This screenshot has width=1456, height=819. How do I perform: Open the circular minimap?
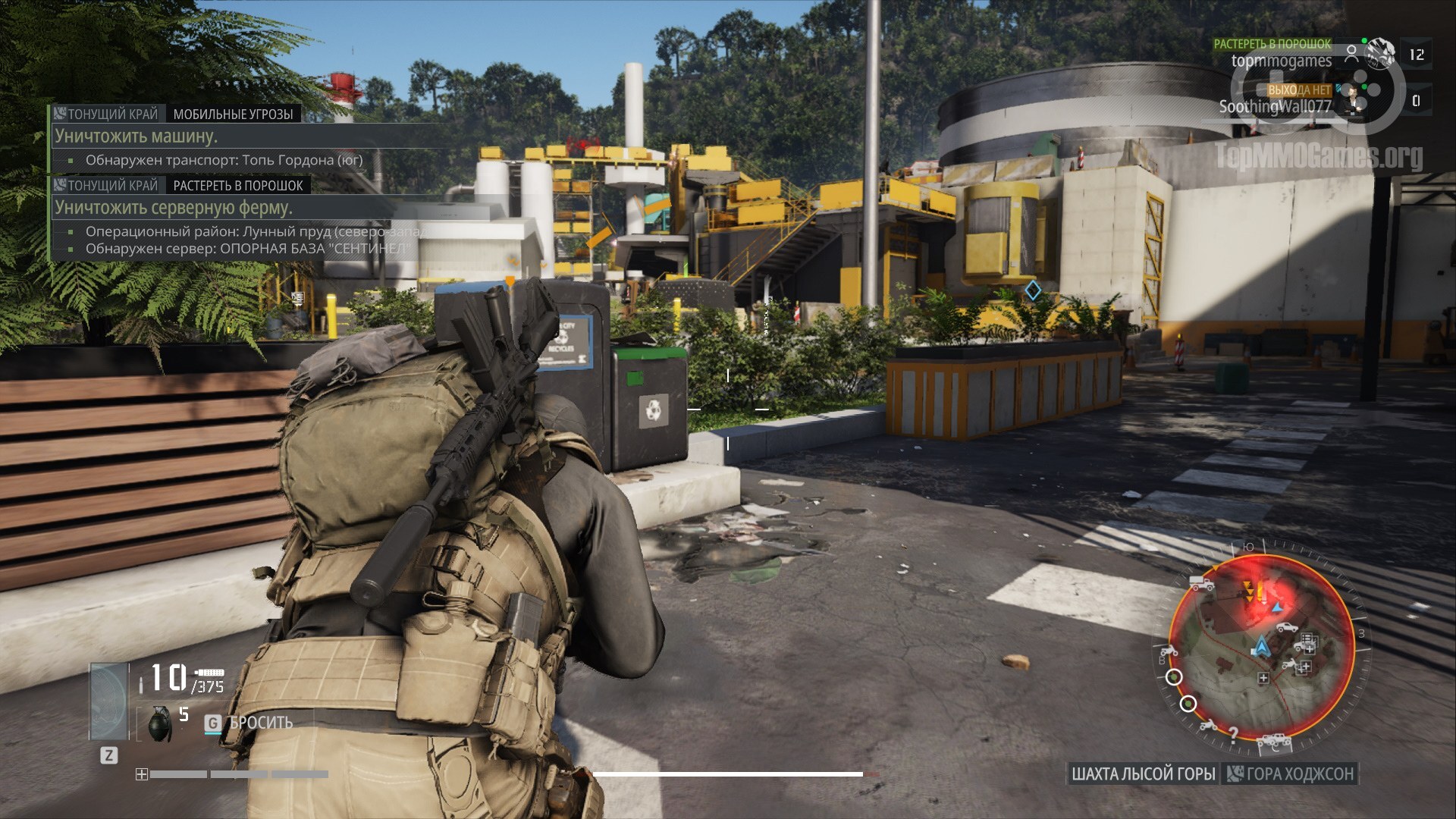(1261, 648)
